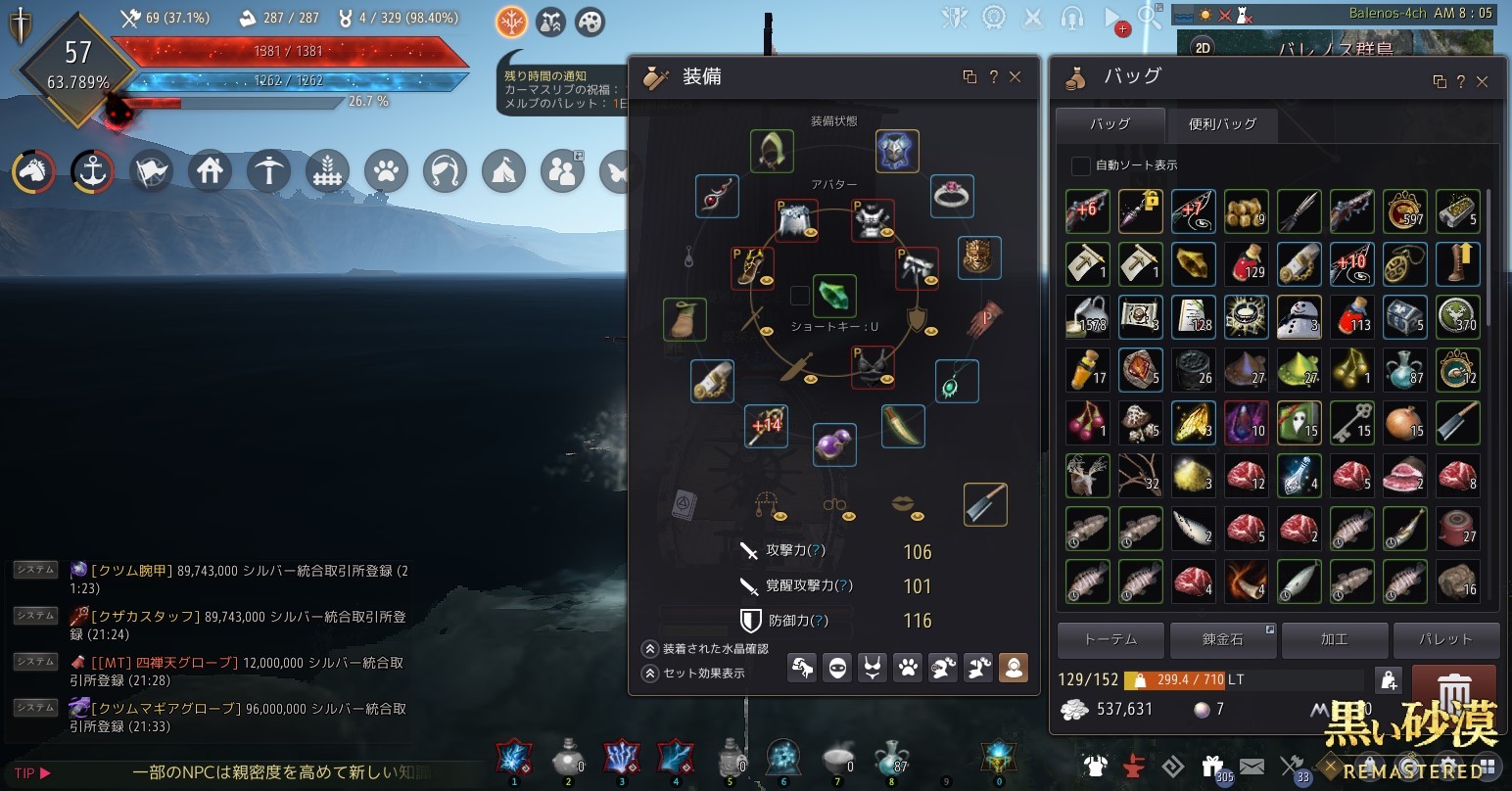
Task: Click the green crystal in the equipment center
Action: (834, 296)
